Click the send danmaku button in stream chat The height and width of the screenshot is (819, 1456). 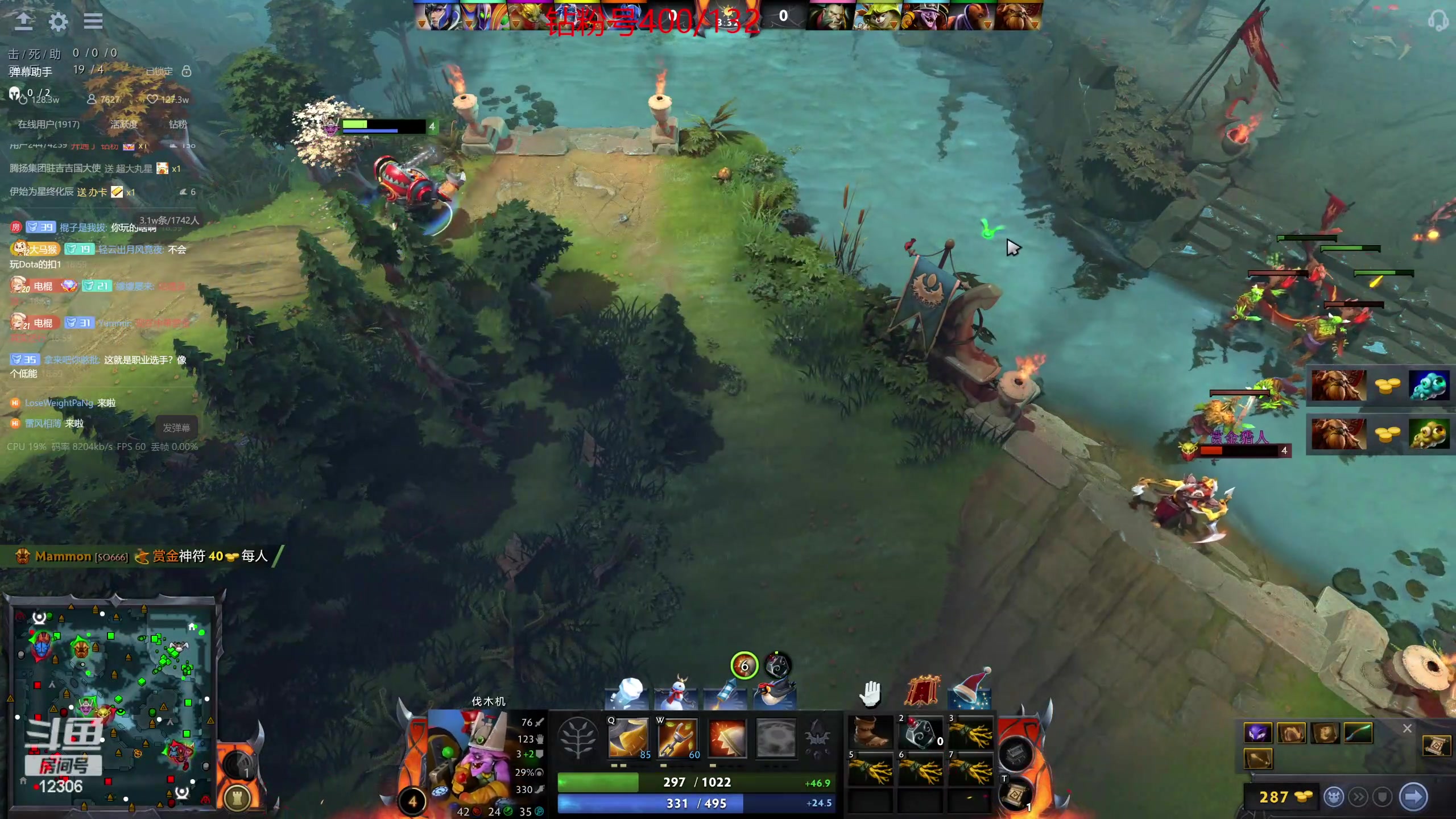pyautogui.click(x=176, y=427)
